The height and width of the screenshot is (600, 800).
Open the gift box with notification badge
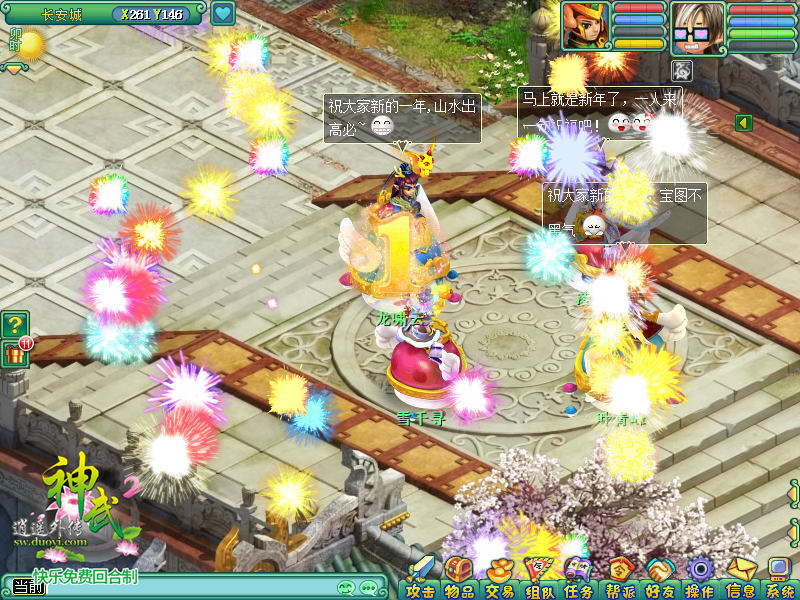[x=15, y=354]
